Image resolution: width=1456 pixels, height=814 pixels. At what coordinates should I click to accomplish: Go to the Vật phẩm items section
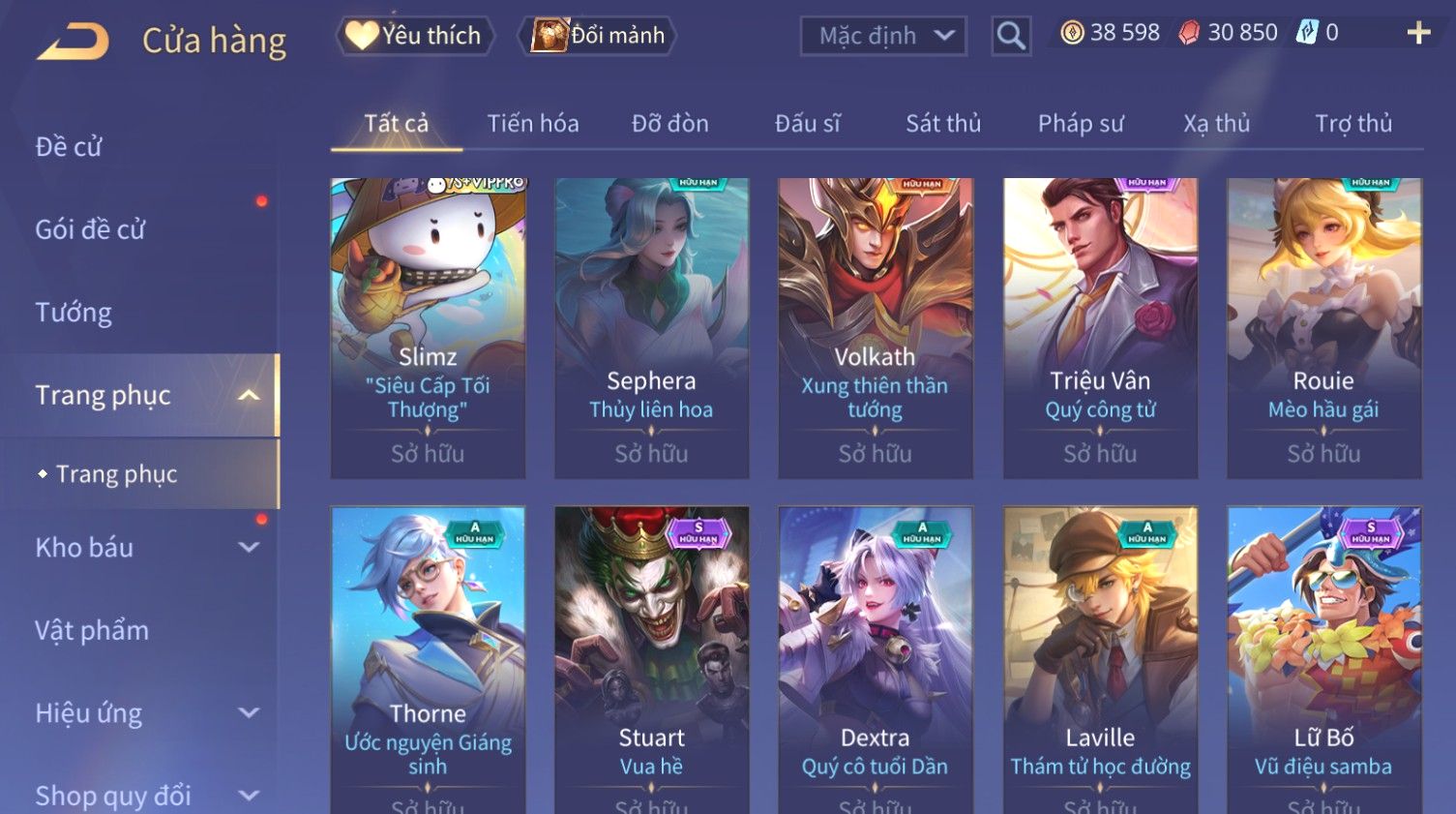92,631
